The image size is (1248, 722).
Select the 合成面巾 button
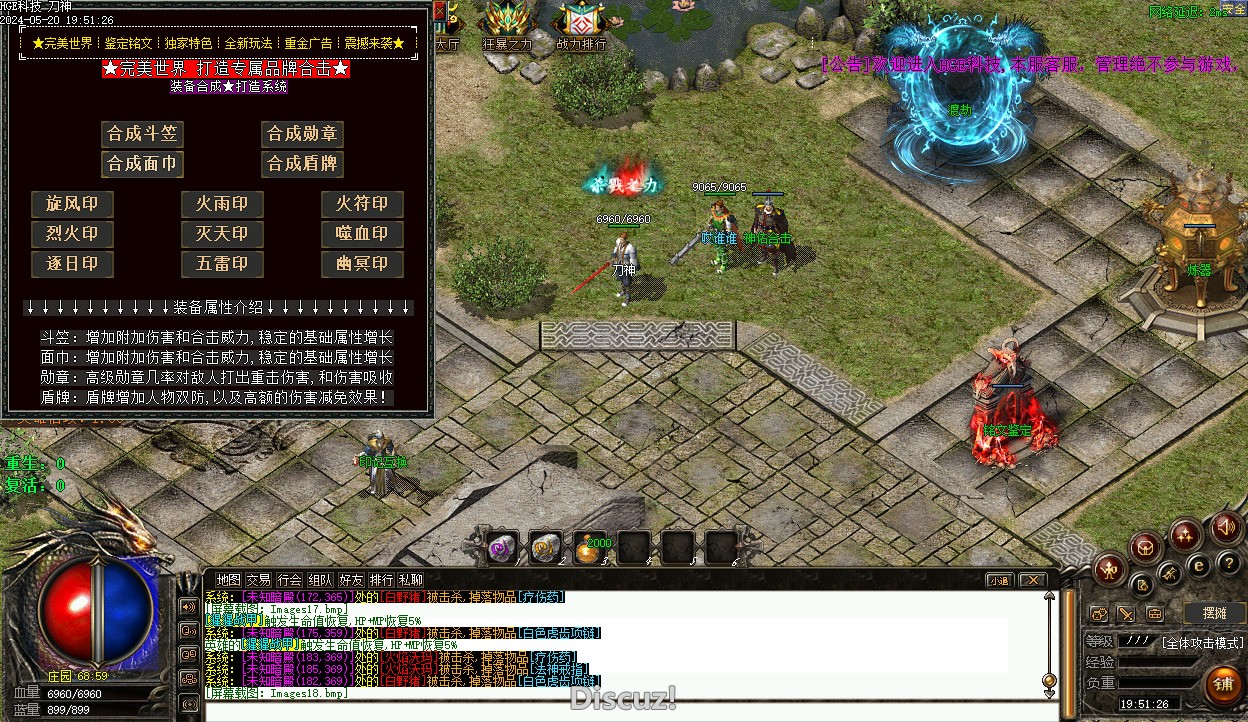click(142, 164)
